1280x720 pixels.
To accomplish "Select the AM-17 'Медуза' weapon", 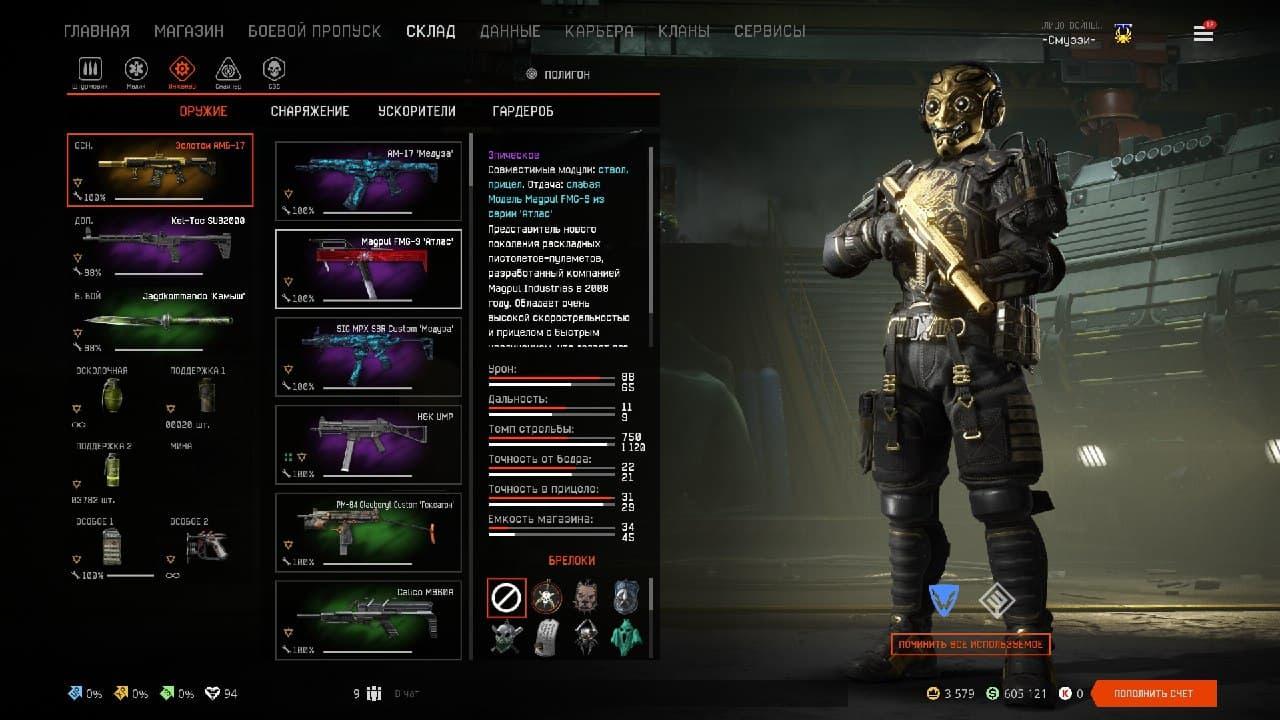I will pos(368,181).
